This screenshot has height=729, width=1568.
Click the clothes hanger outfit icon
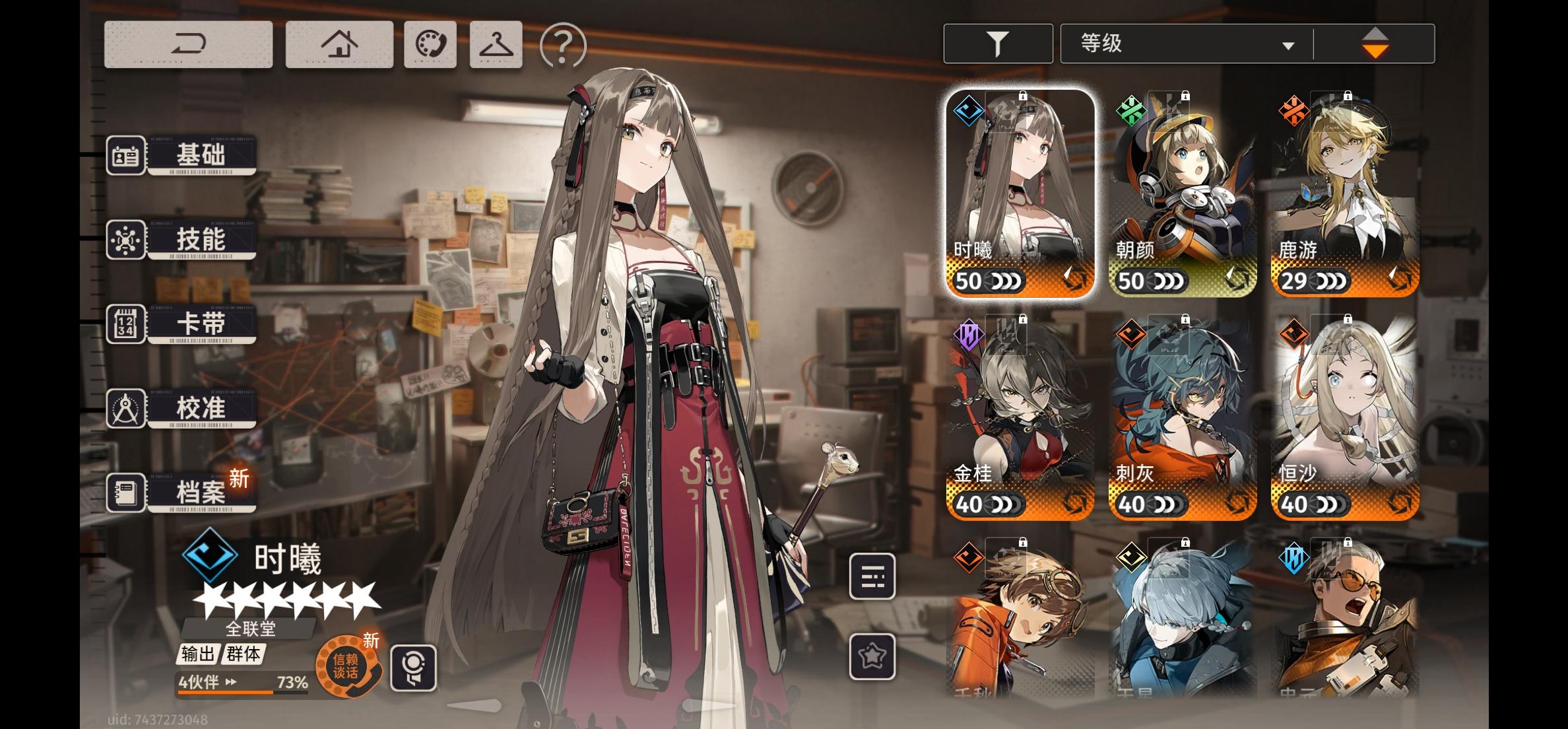pyautogui.click(x=495, y=44)
